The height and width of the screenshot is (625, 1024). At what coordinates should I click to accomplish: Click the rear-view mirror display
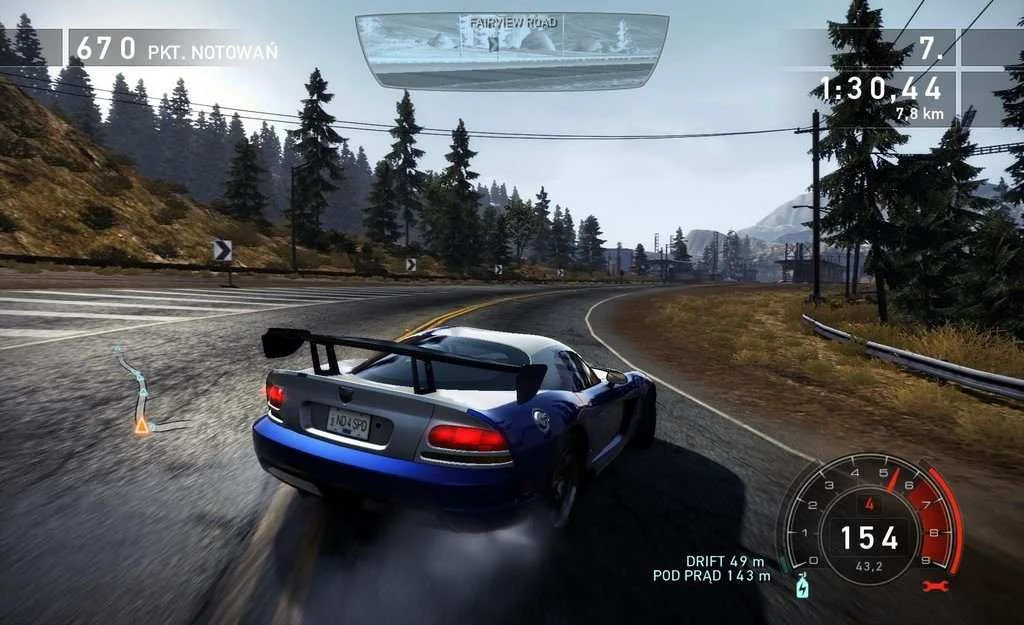tap(511, 50)
